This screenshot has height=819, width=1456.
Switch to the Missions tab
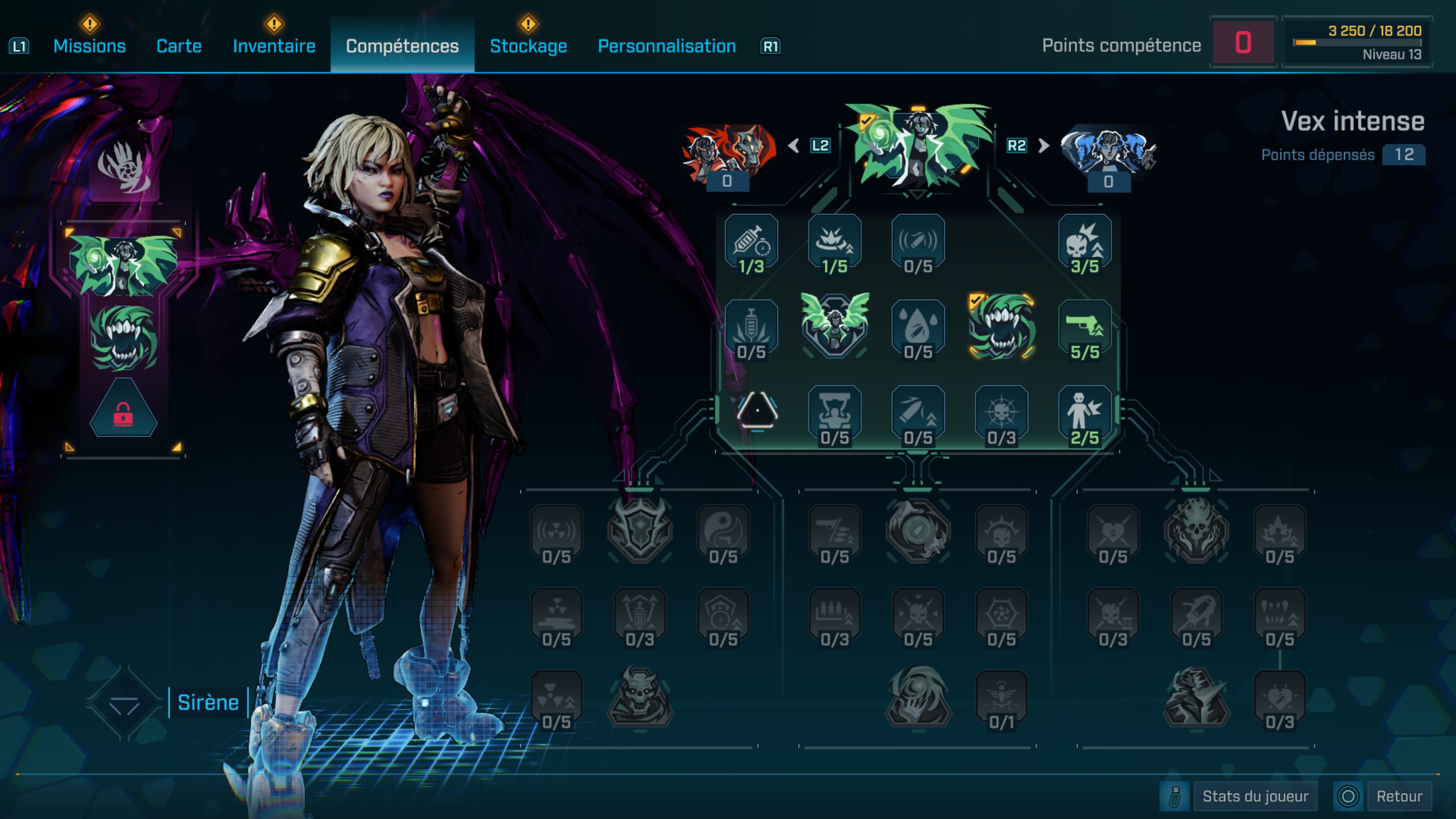point(89,46)
